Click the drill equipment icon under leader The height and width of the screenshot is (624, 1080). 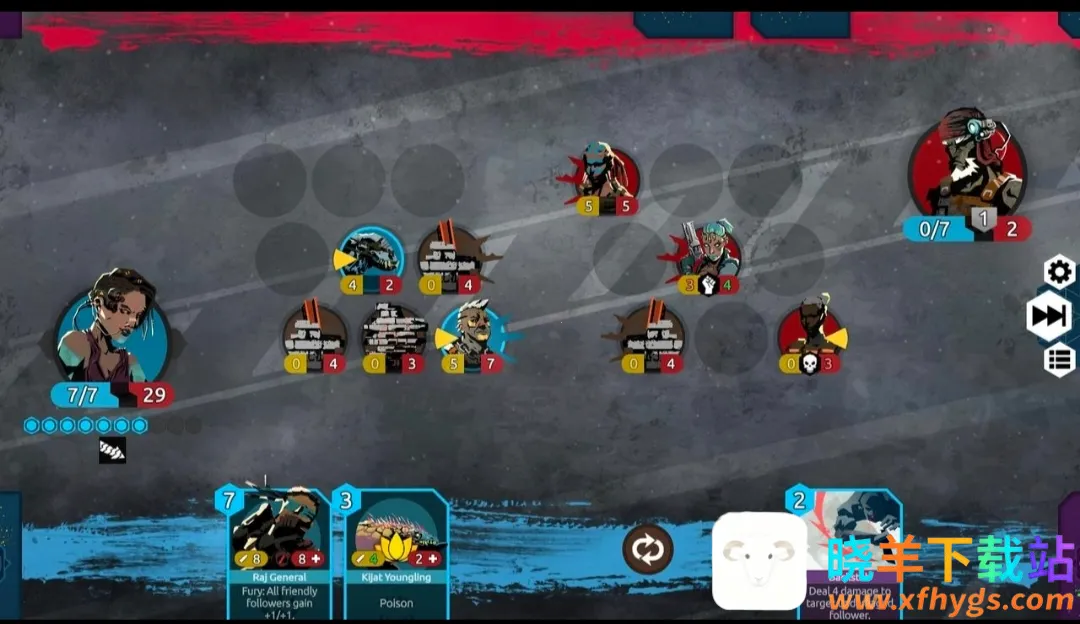tap(112, 451)
